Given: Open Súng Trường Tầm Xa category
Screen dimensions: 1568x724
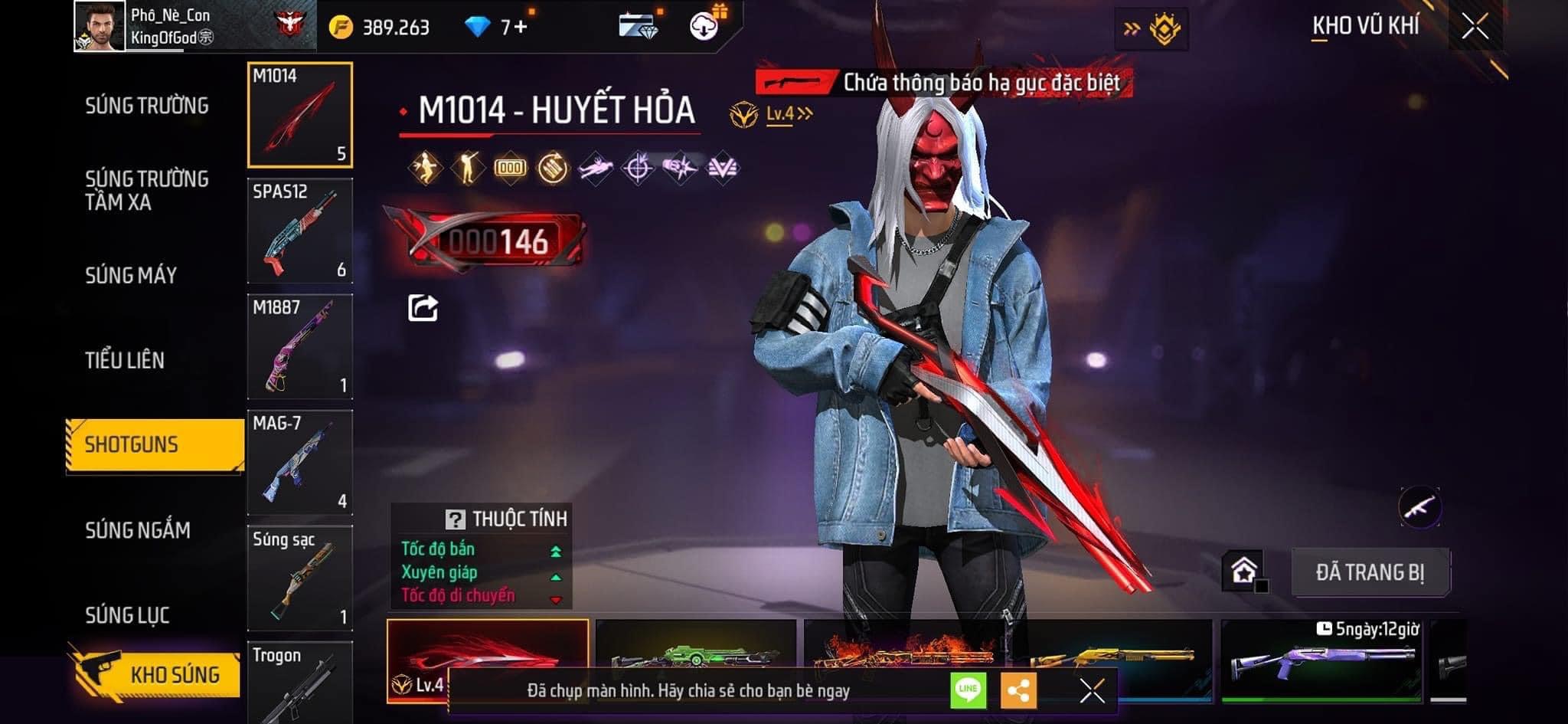Looking at the screenshot, I should [146, 191].
